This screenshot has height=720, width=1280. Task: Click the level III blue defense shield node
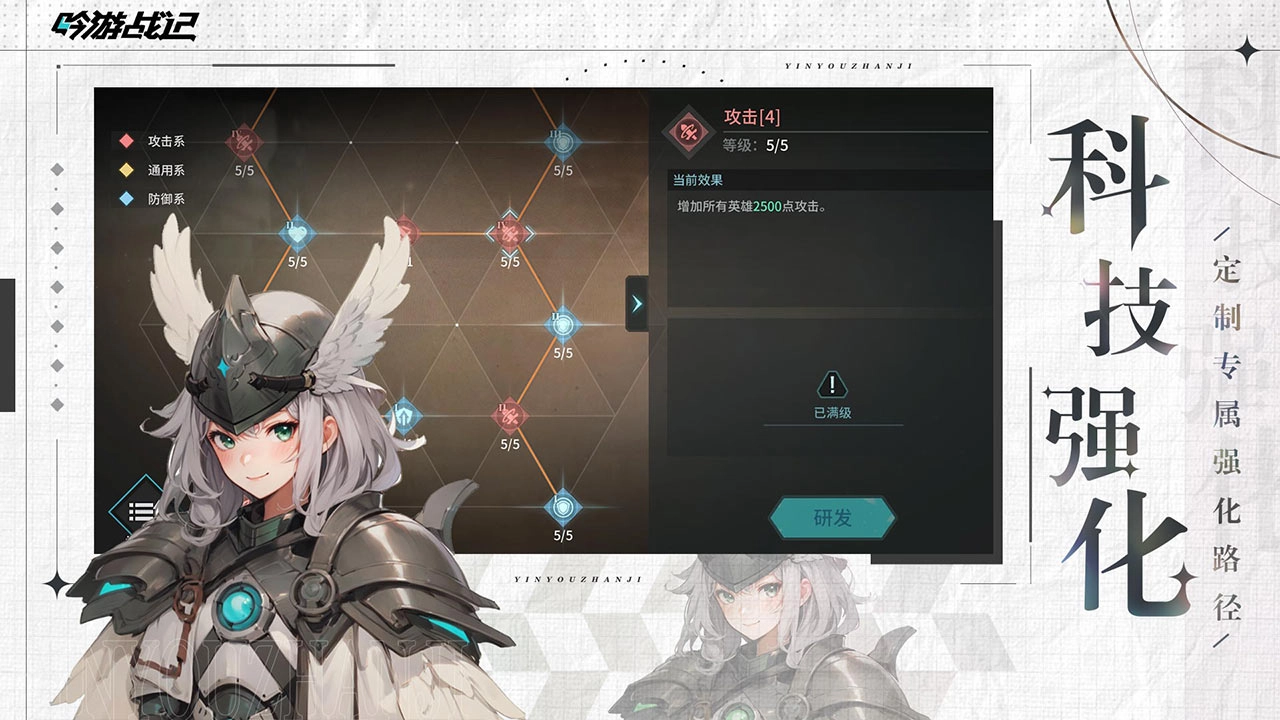coord(561,142)
